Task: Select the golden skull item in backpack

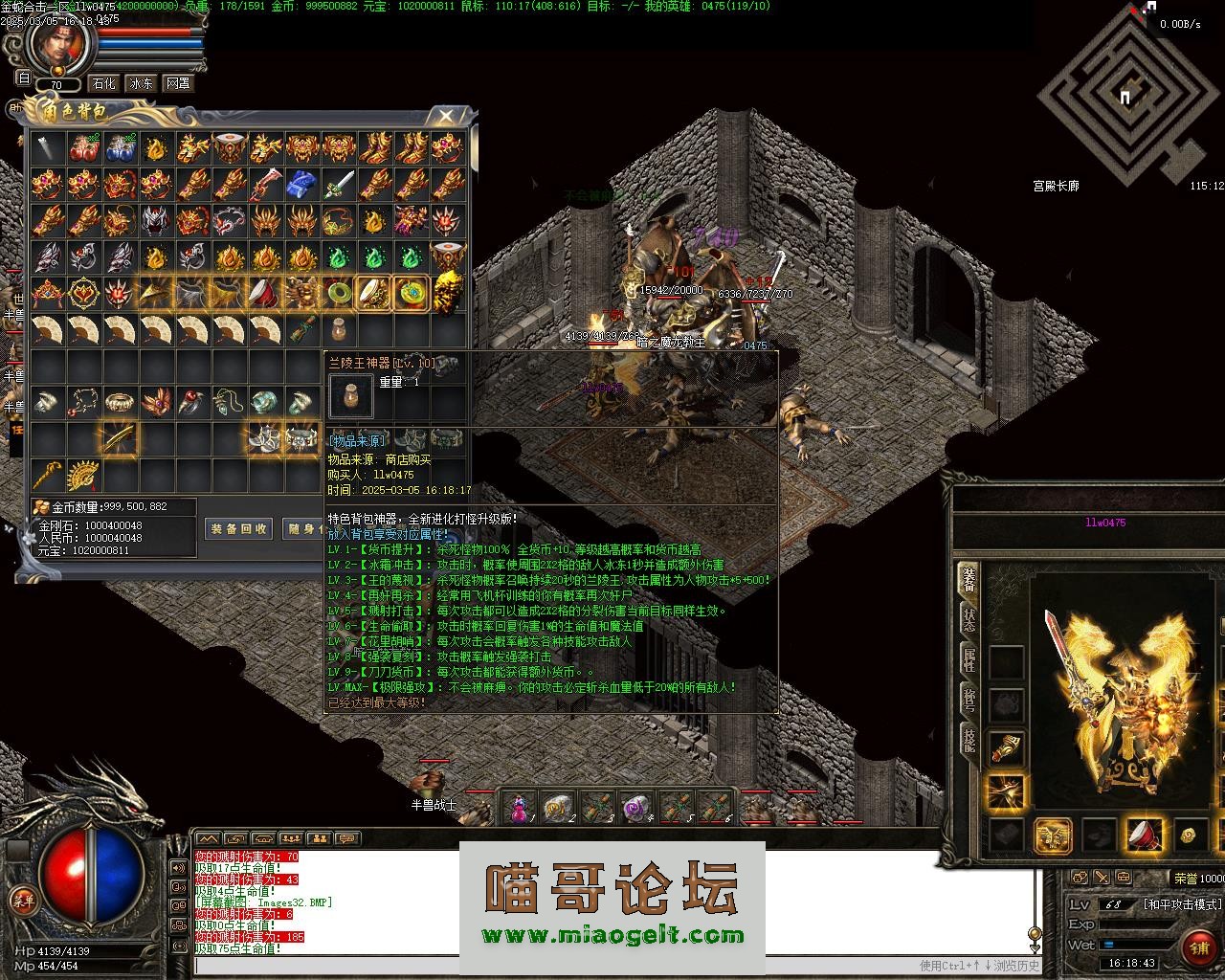Action: [448, 291]
